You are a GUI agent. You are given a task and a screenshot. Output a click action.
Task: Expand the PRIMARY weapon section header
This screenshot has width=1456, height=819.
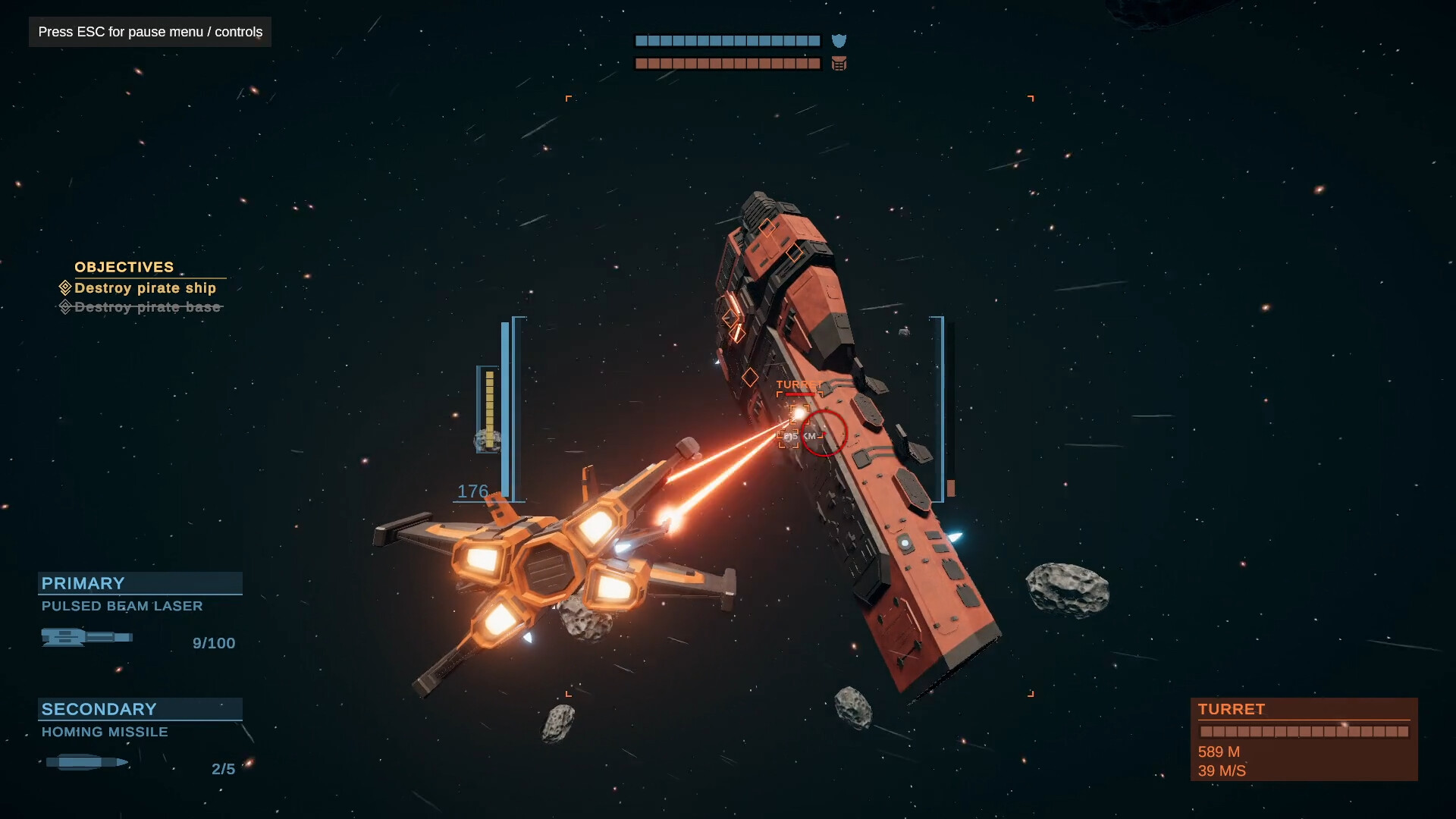(x=83, y=583)
